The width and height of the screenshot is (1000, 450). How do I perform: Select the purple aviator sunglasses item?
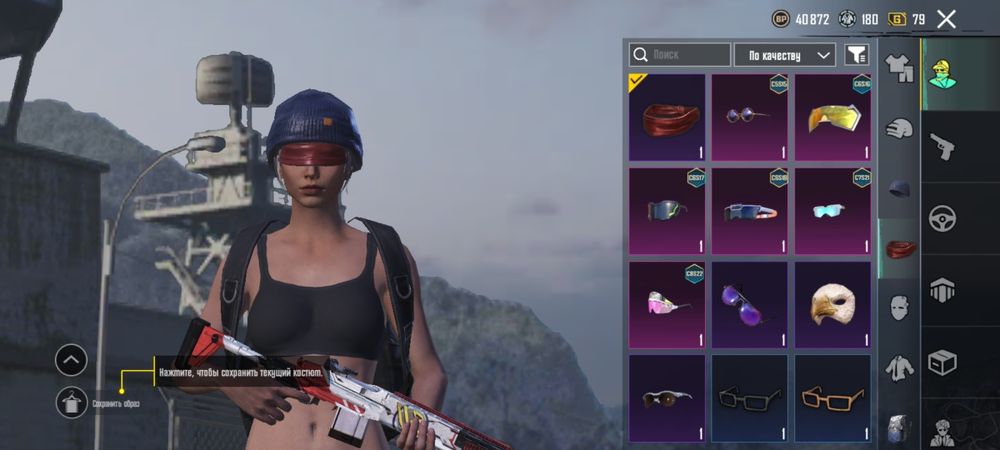pos(750,305)
